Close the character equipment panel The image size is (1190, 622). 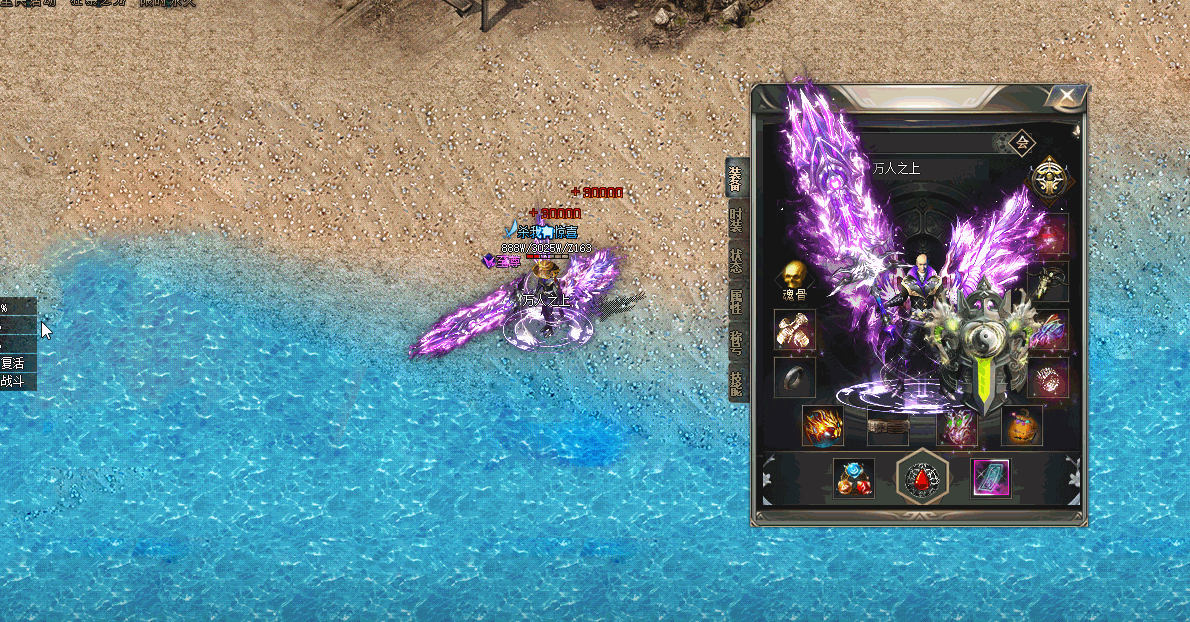pos(1068,96)
